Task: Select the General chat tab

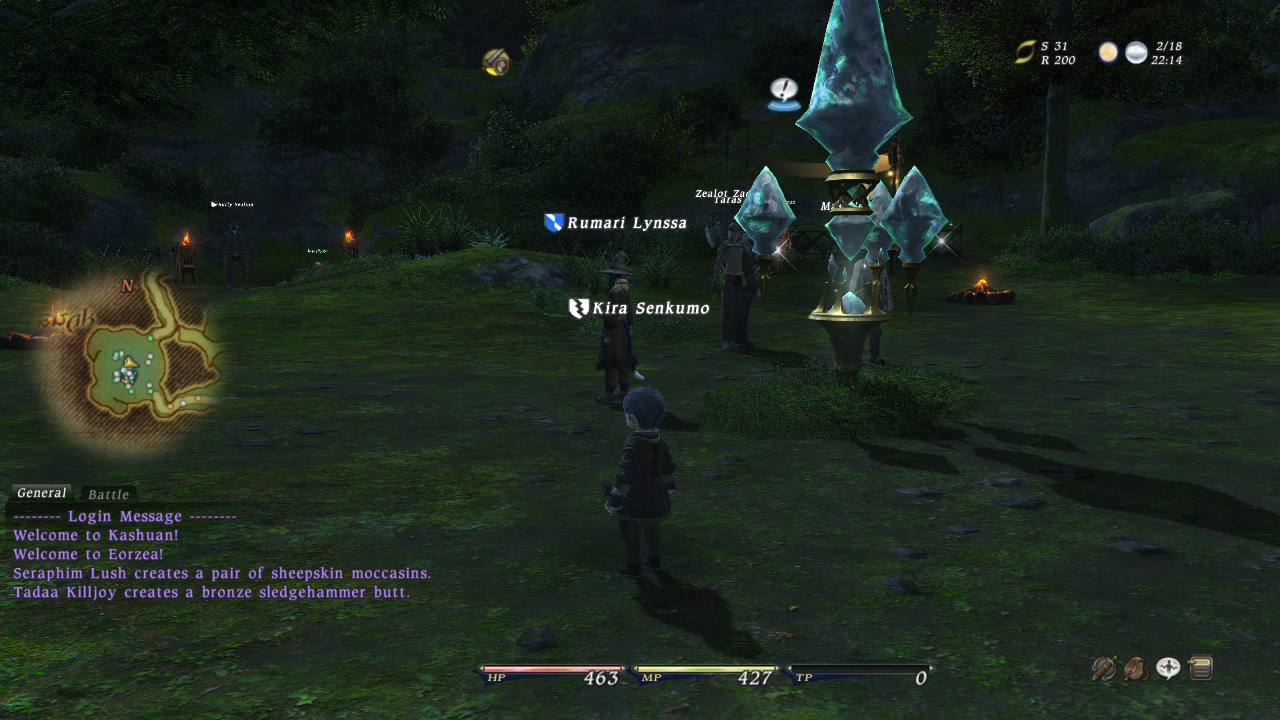Action: pyautogui.click(x=41, y=493)
